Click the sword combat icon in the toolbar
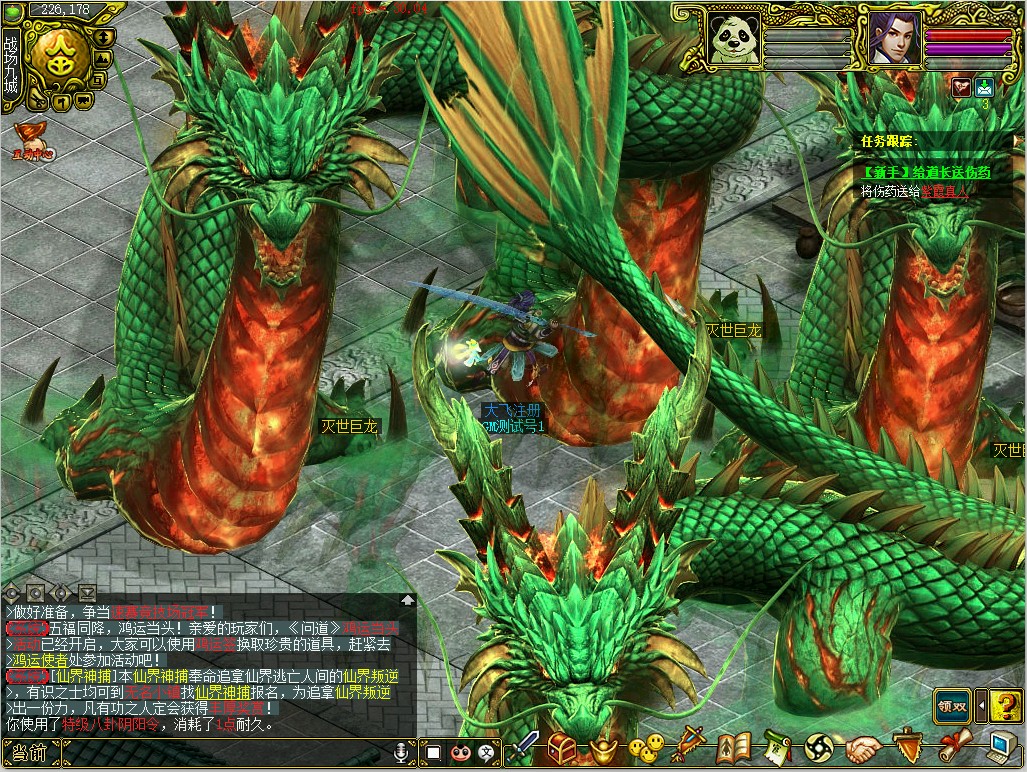This screenshot has height=772, width=1027. (525, 747)
